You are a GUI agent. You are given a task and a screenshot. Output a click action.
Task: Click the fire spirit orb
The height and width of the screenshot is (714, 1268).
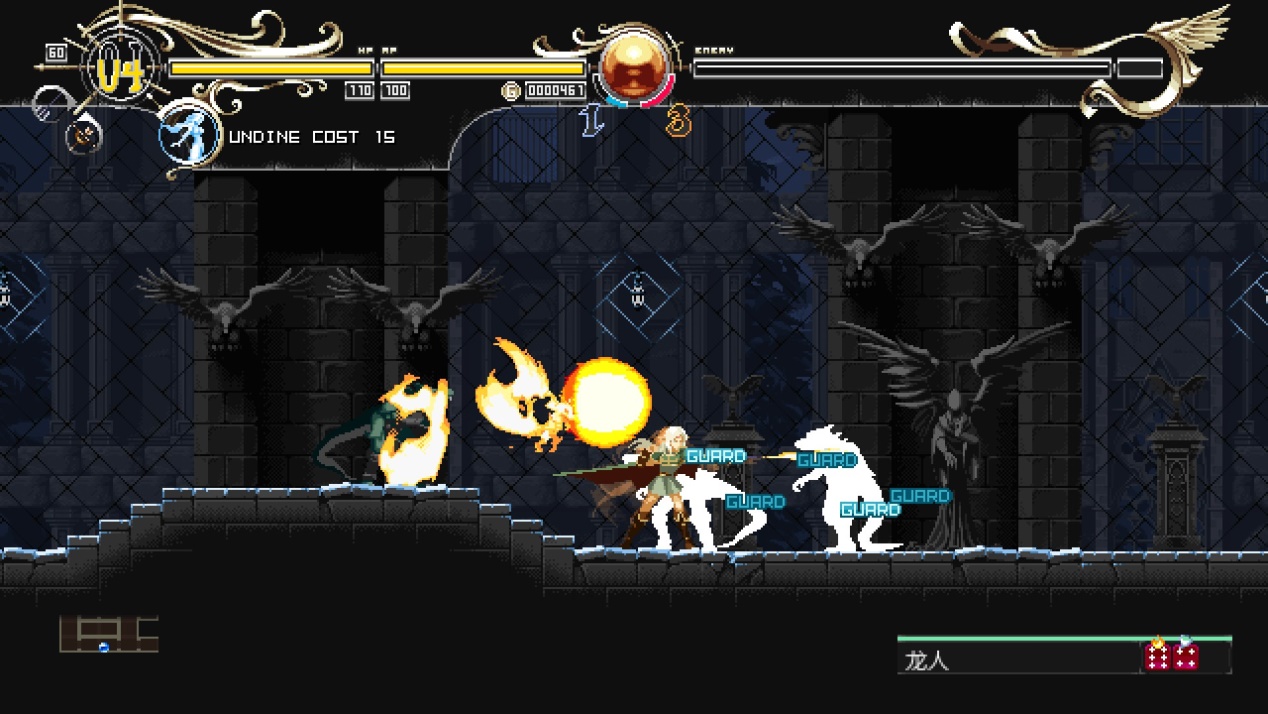634,66
